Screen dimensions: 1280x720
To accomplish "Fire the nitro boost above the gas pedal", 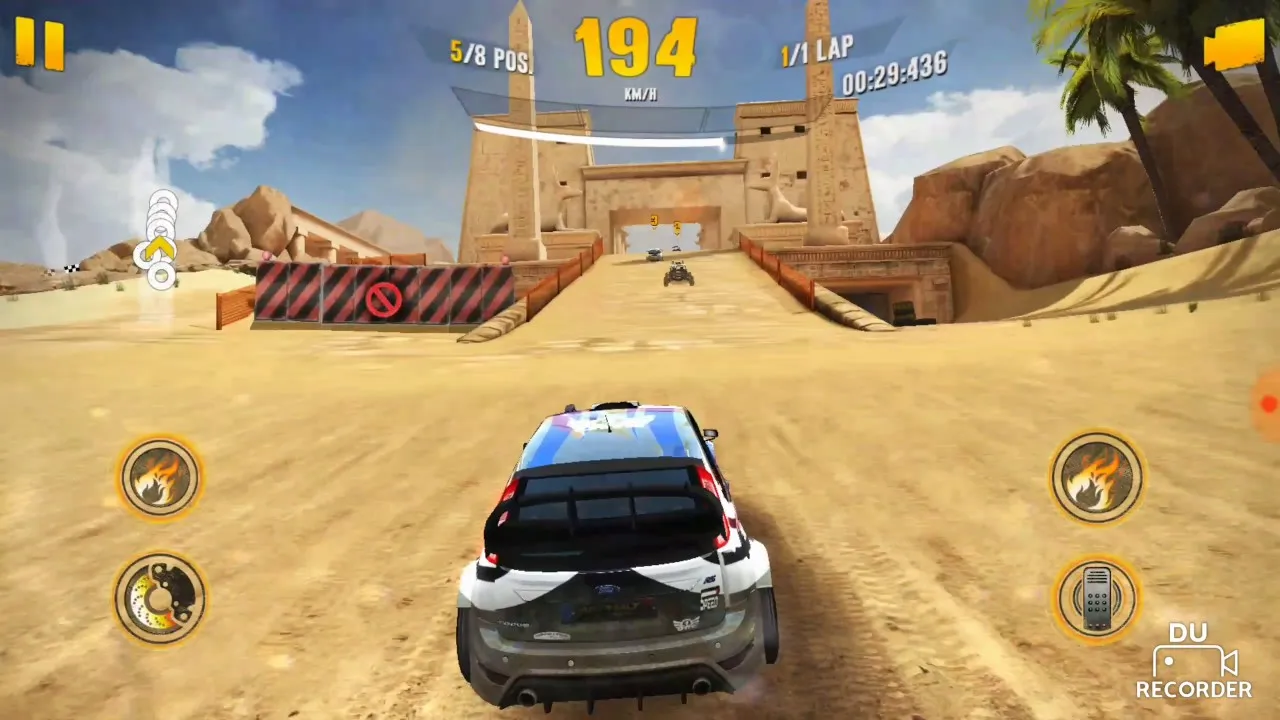I will click(1097, 477).
